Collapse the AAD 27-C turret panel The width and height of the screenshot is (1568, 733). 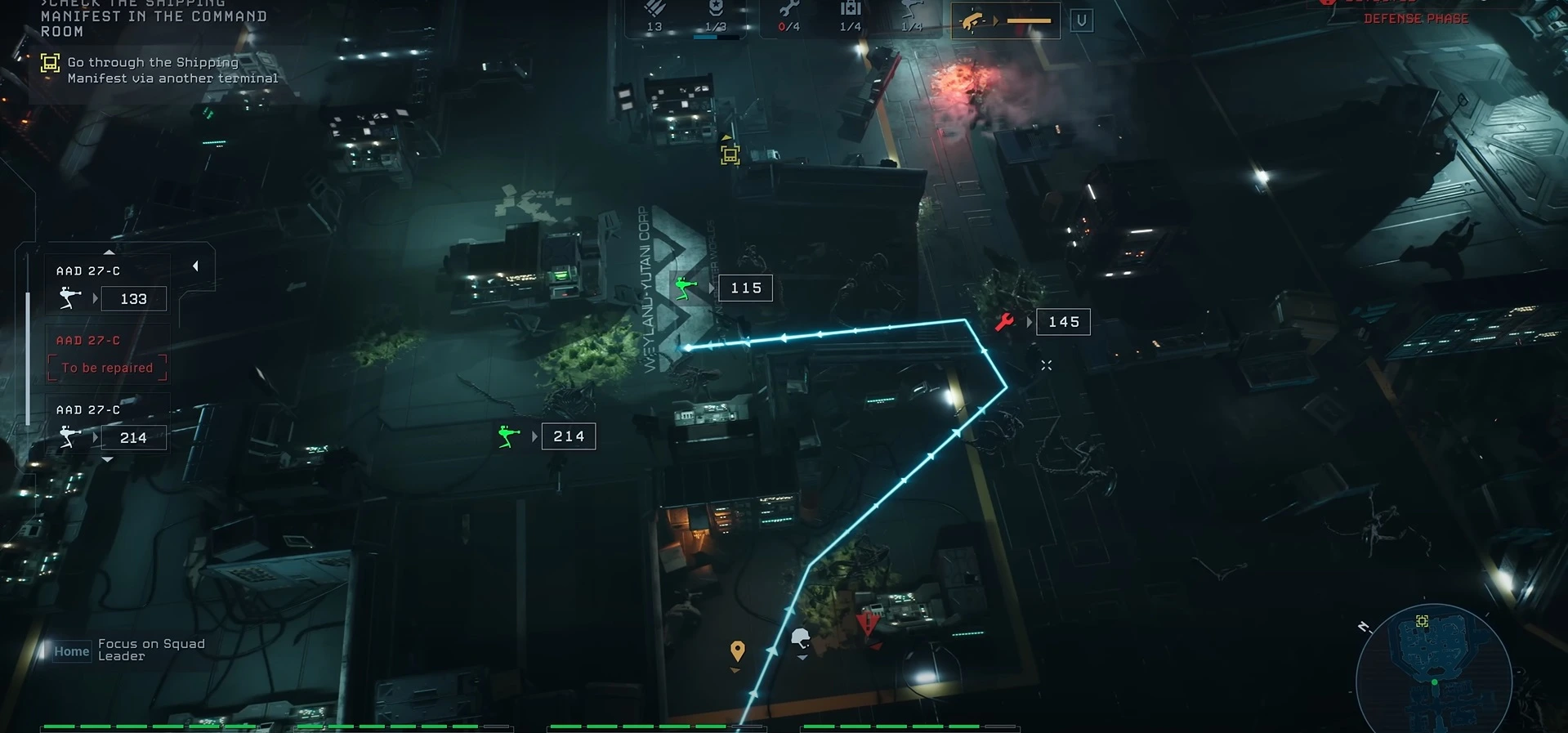(195, 265)
